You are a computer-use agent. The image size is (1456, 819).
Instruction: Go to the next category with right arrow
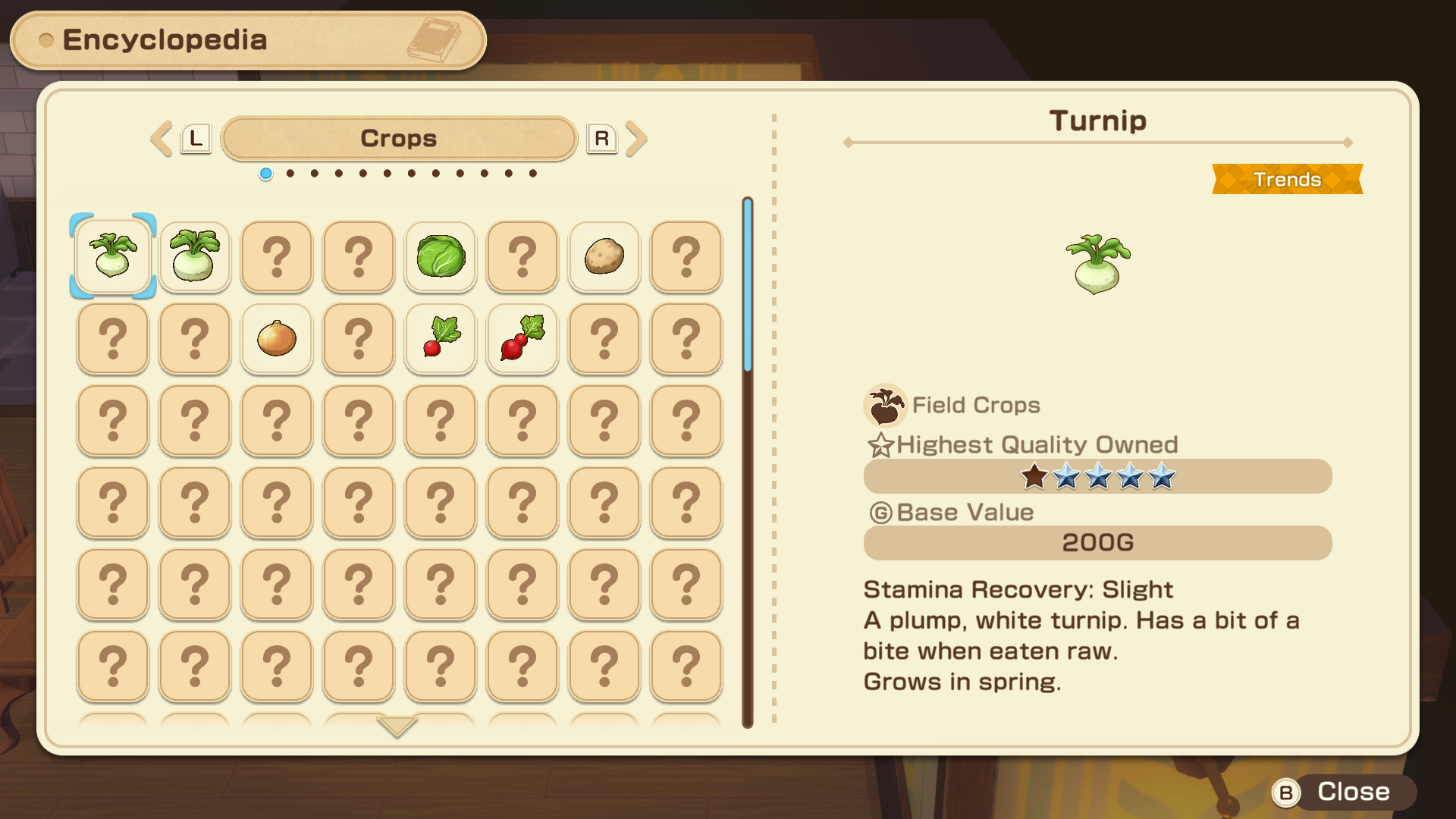point(637,139)
